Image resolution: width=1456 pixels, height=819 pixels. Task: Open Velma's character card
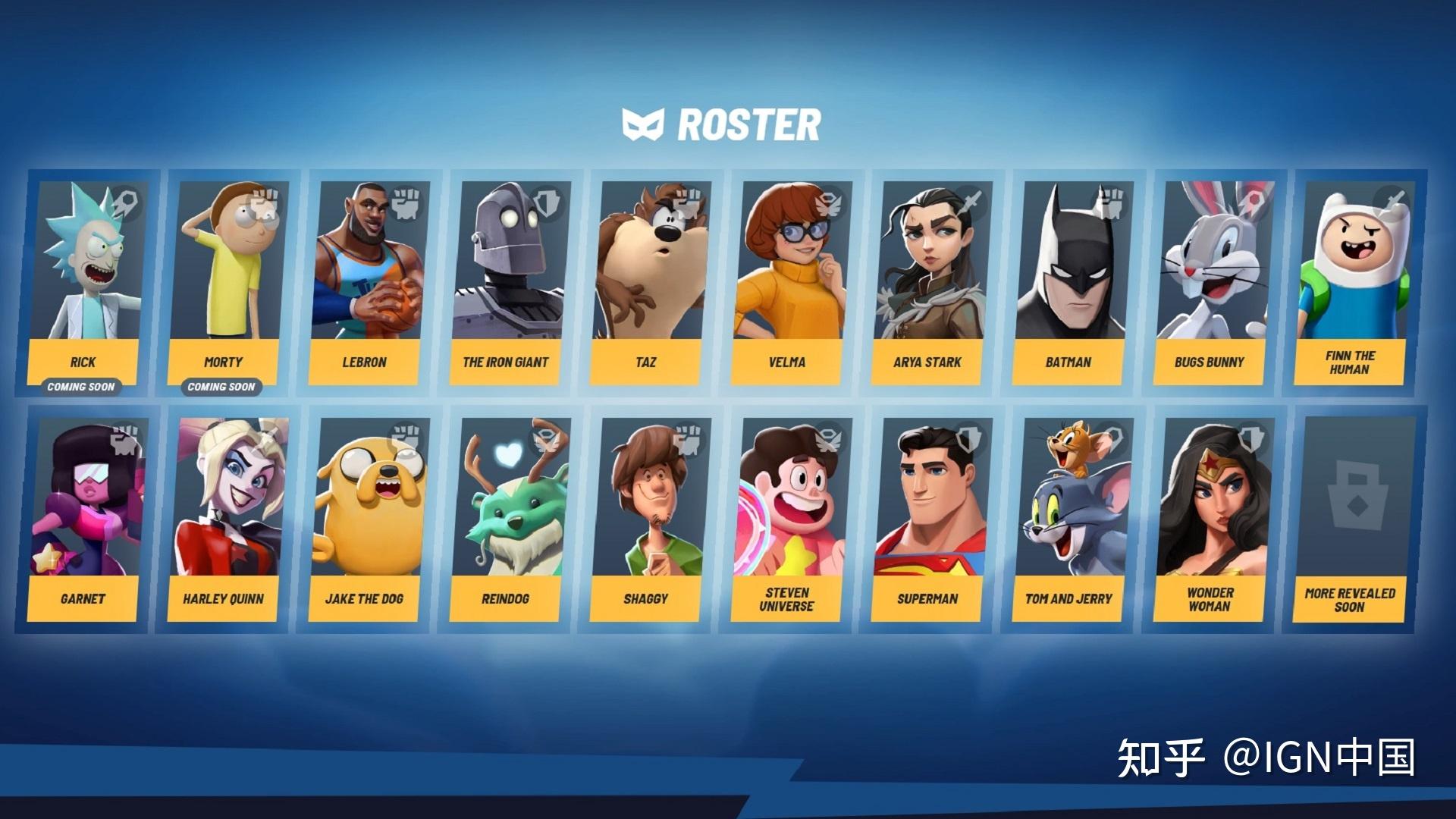point(789,282)
